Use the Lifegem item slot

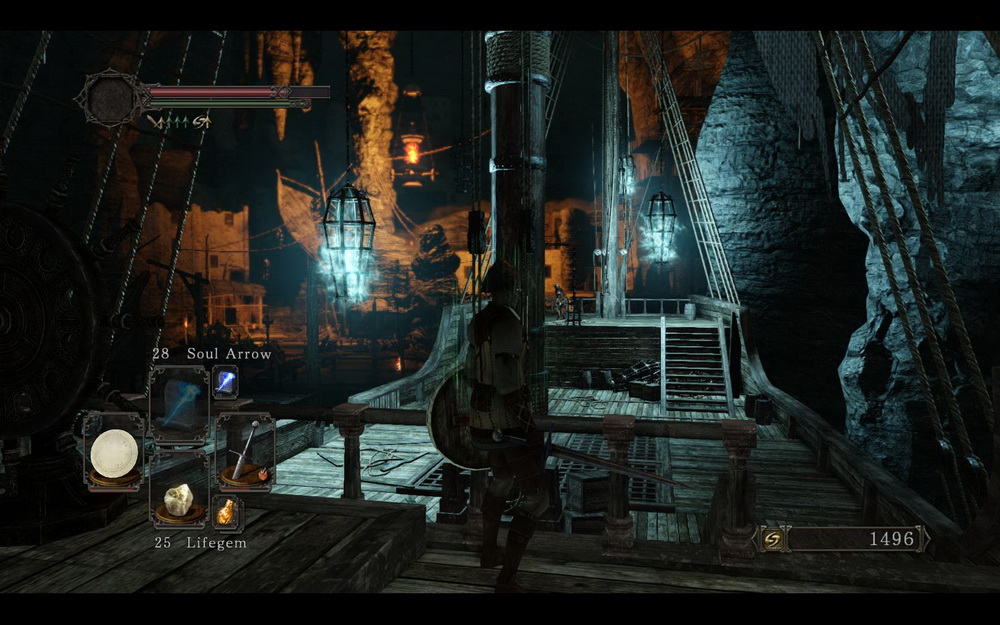click(x=179, y=498)
